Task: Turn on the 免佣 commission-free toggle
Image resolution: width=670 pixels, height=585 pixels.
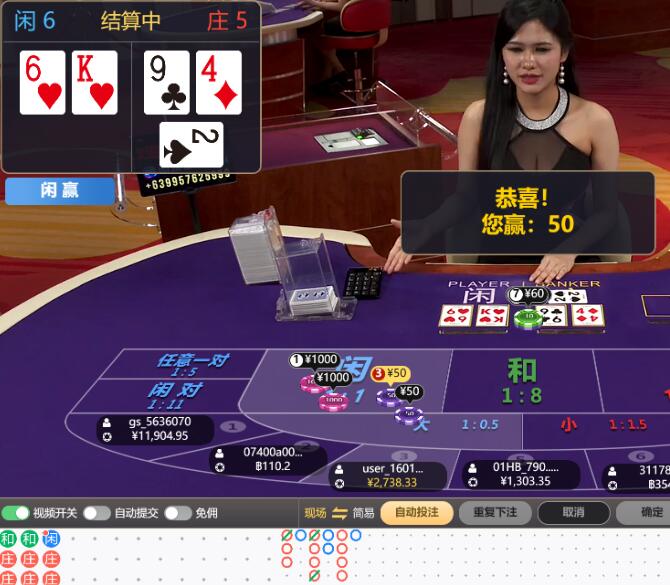Action: 177,513
